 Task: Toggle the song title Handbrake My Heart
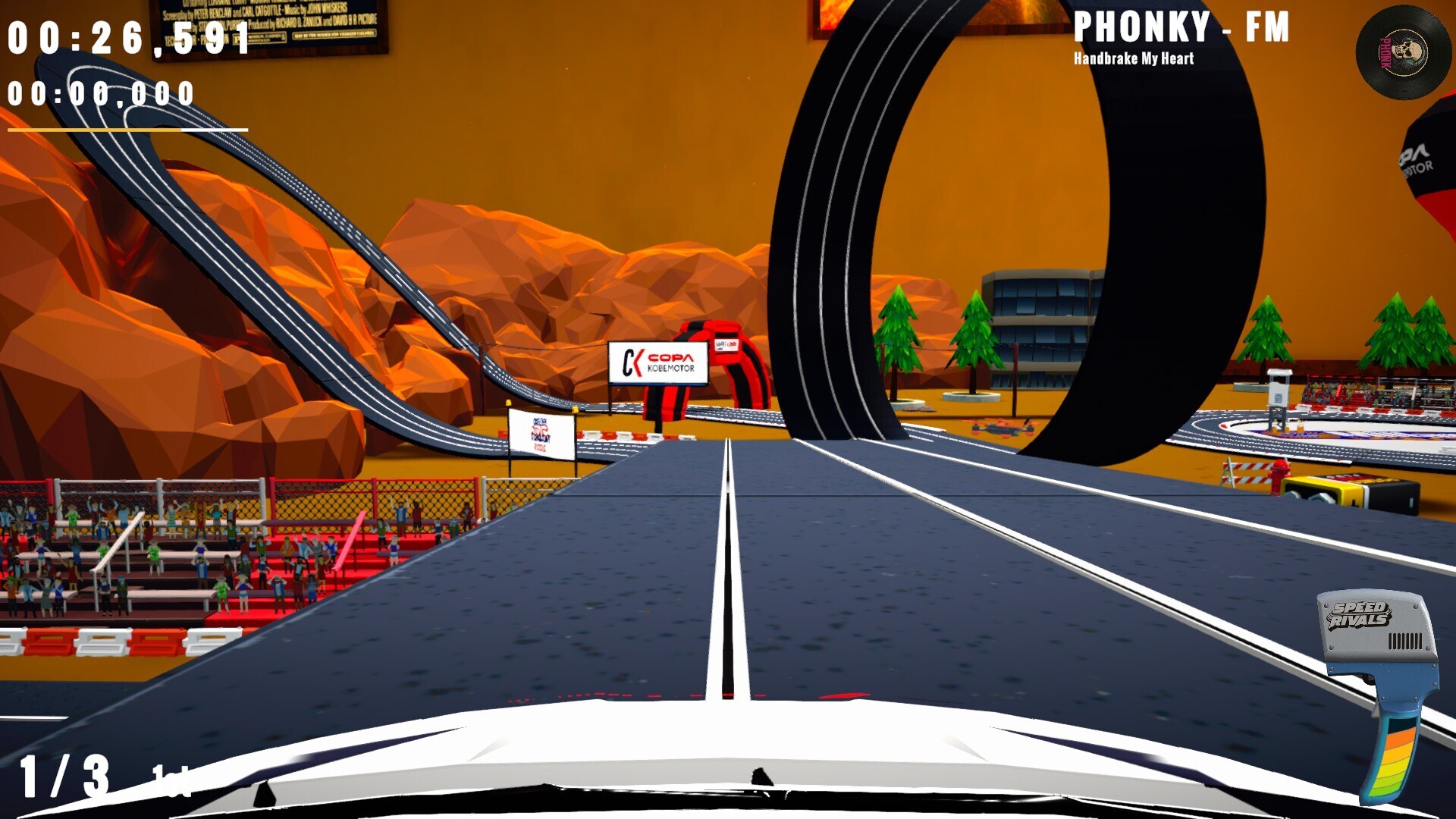pyautogui.click(x=1134, y=57)
